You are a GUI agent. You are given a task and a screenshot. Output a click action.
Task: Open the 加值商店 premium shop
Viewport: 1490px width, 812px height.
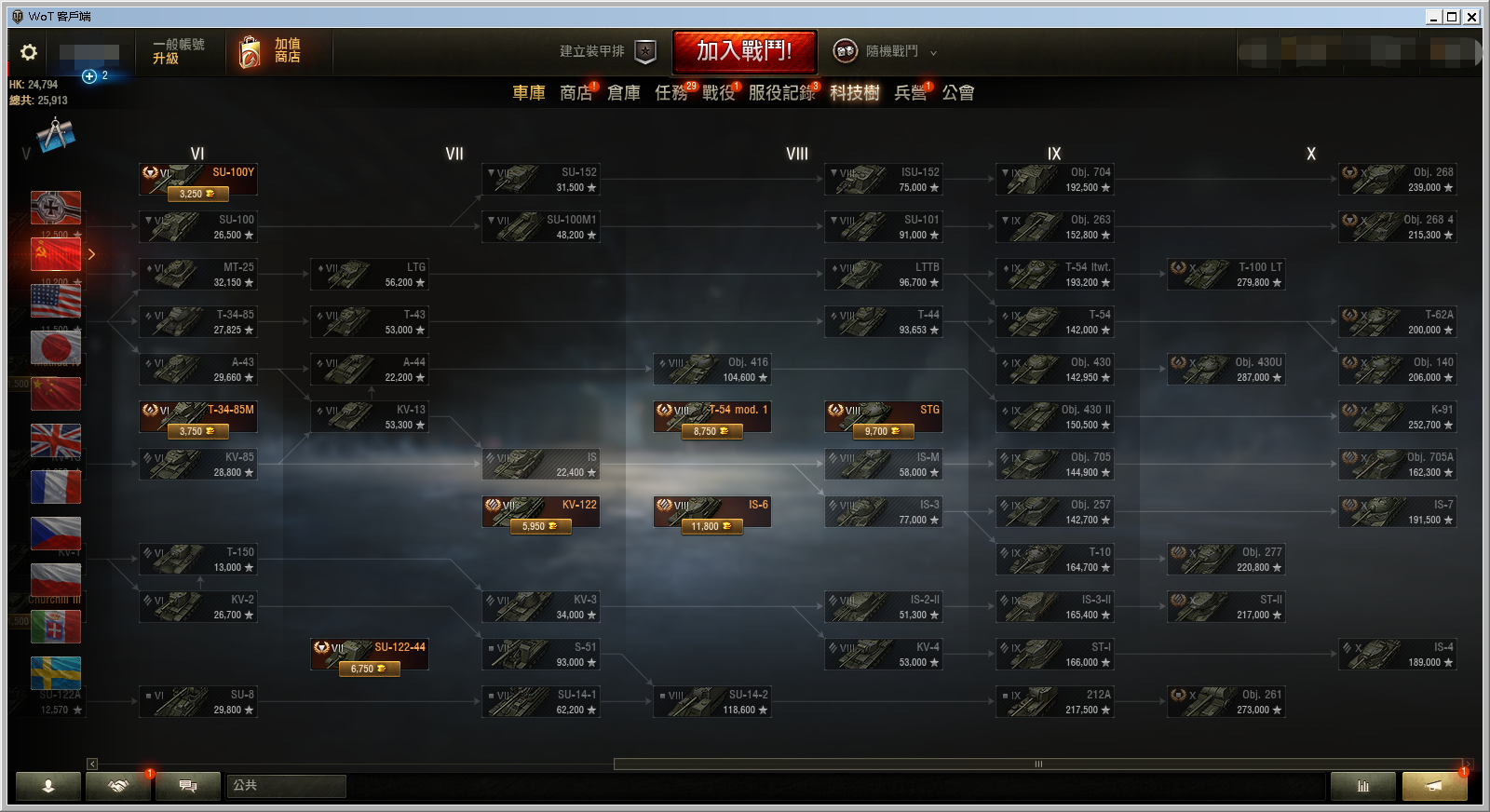[x=272, y=51]
